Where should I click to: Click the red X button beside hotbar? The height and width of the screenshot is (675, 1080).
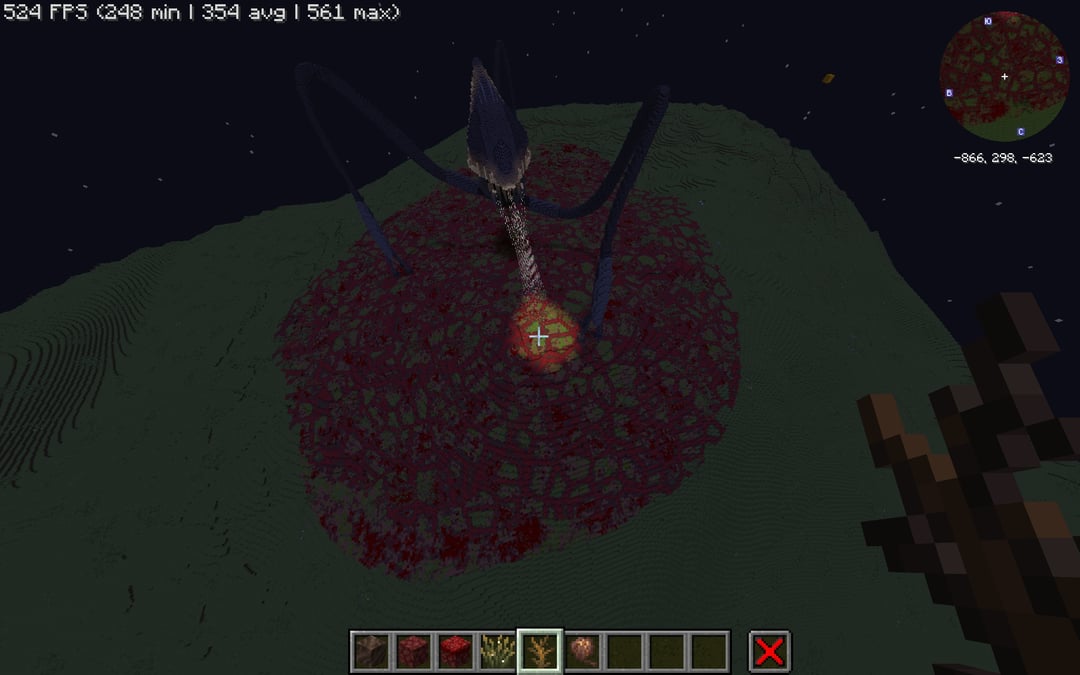point(769,651)
